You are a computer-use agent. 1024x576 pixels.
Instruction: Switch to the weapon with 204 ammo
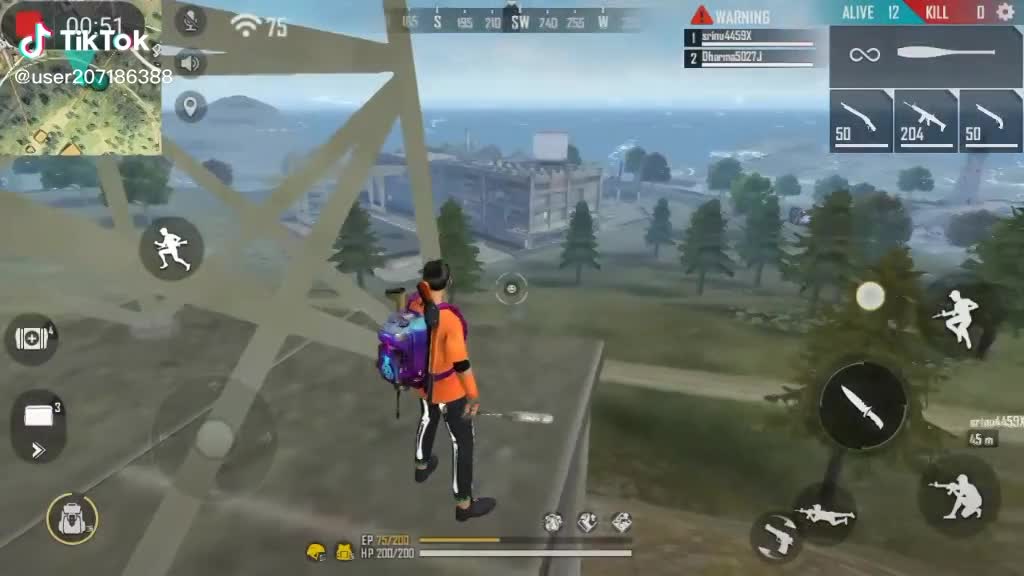point(925,121)
